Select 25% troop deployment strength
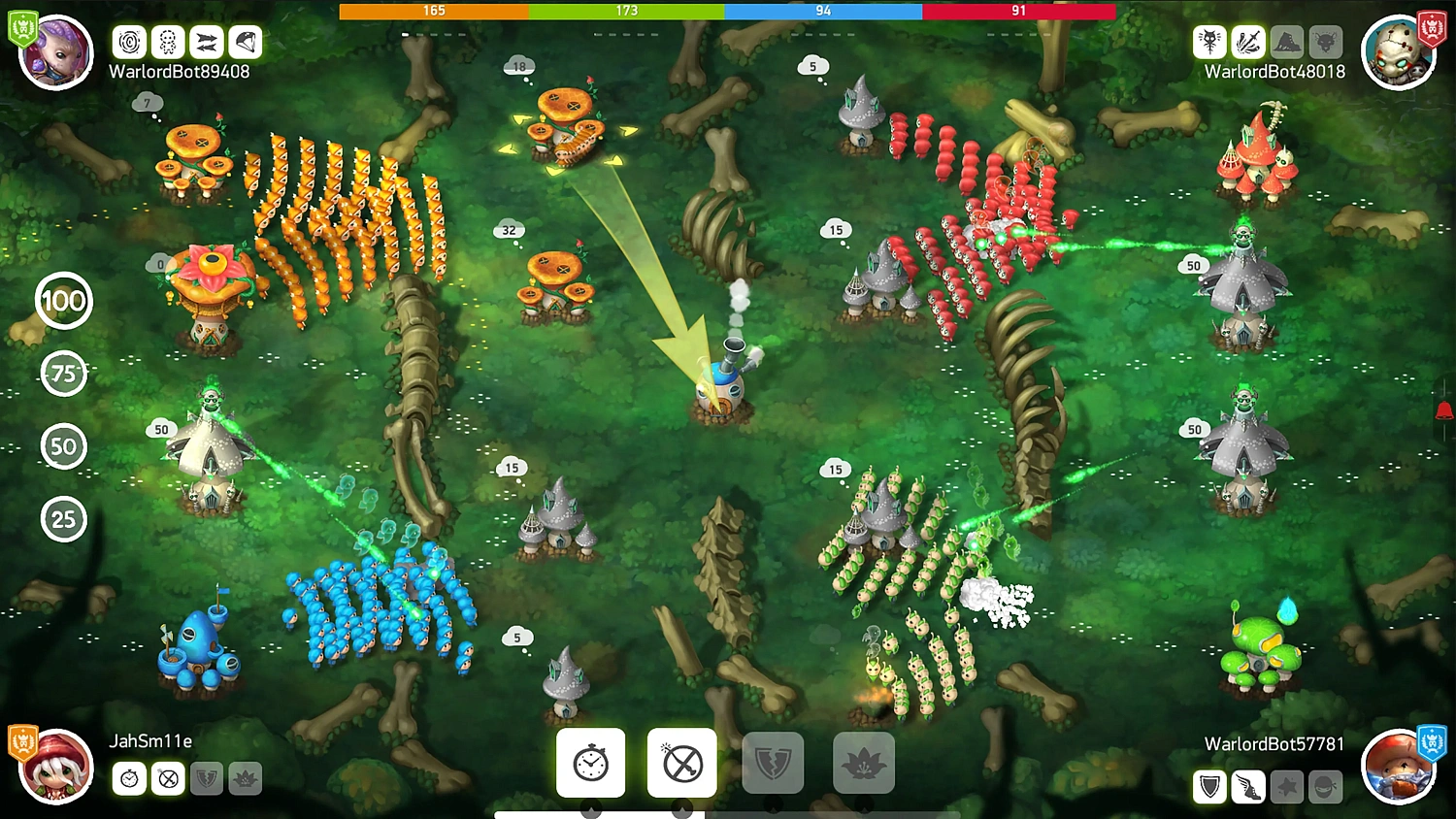Image resolution: width=1456 pixels, height=819 pixels. coord(63,519)
